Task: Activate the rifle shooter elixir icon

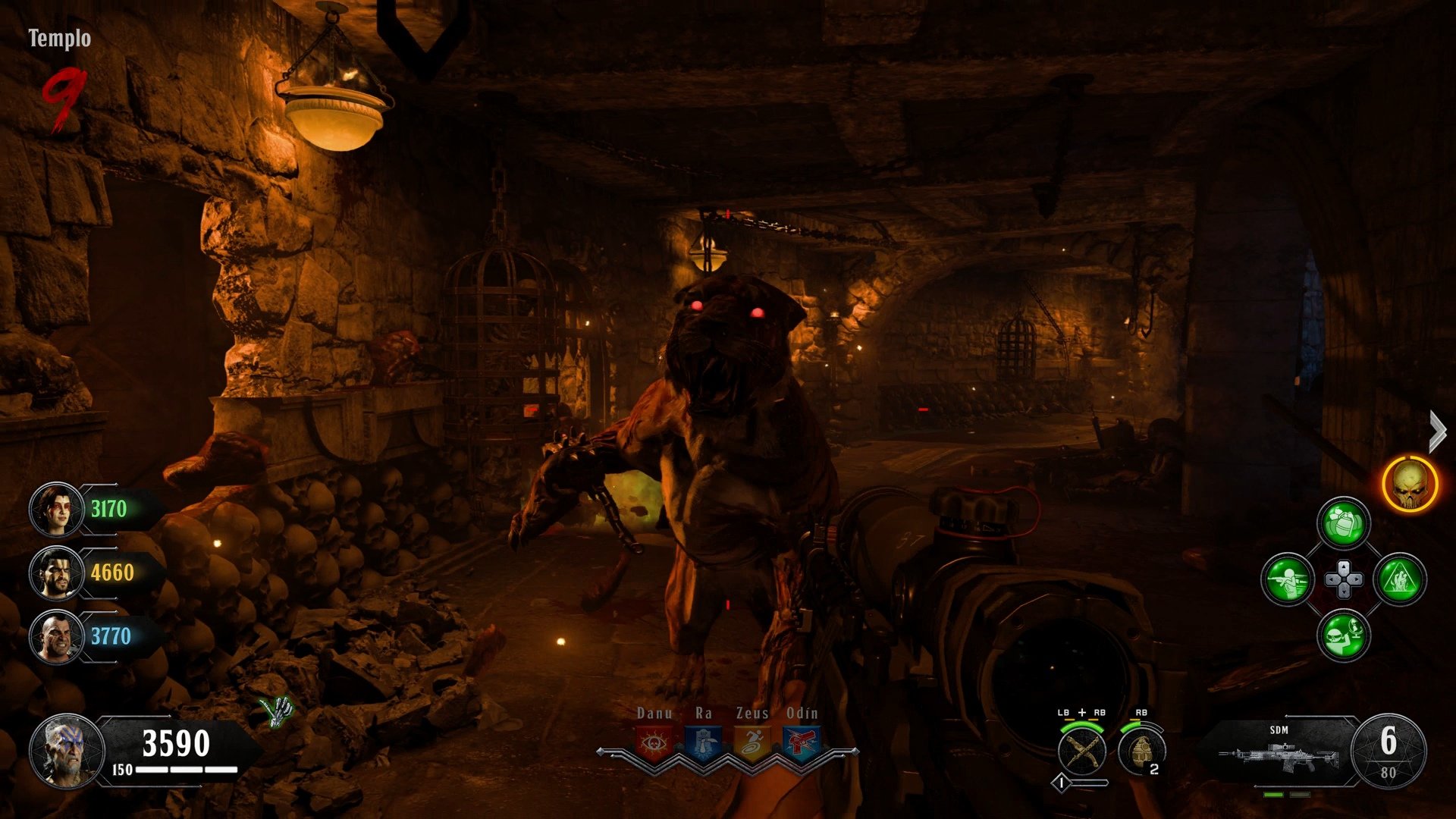Action: point(1287,580)
